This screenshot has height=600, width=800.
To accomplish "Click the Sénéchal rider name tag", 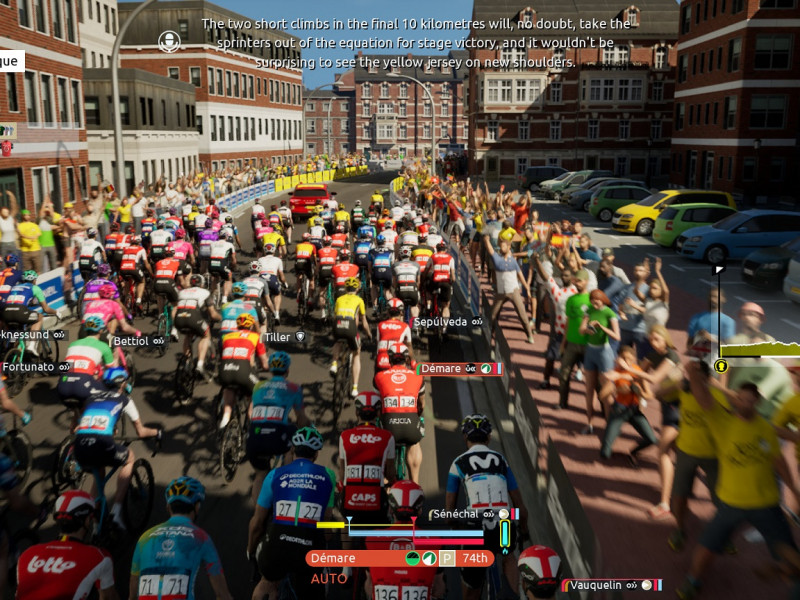I will pyautogui.click(x=455, y=514).
